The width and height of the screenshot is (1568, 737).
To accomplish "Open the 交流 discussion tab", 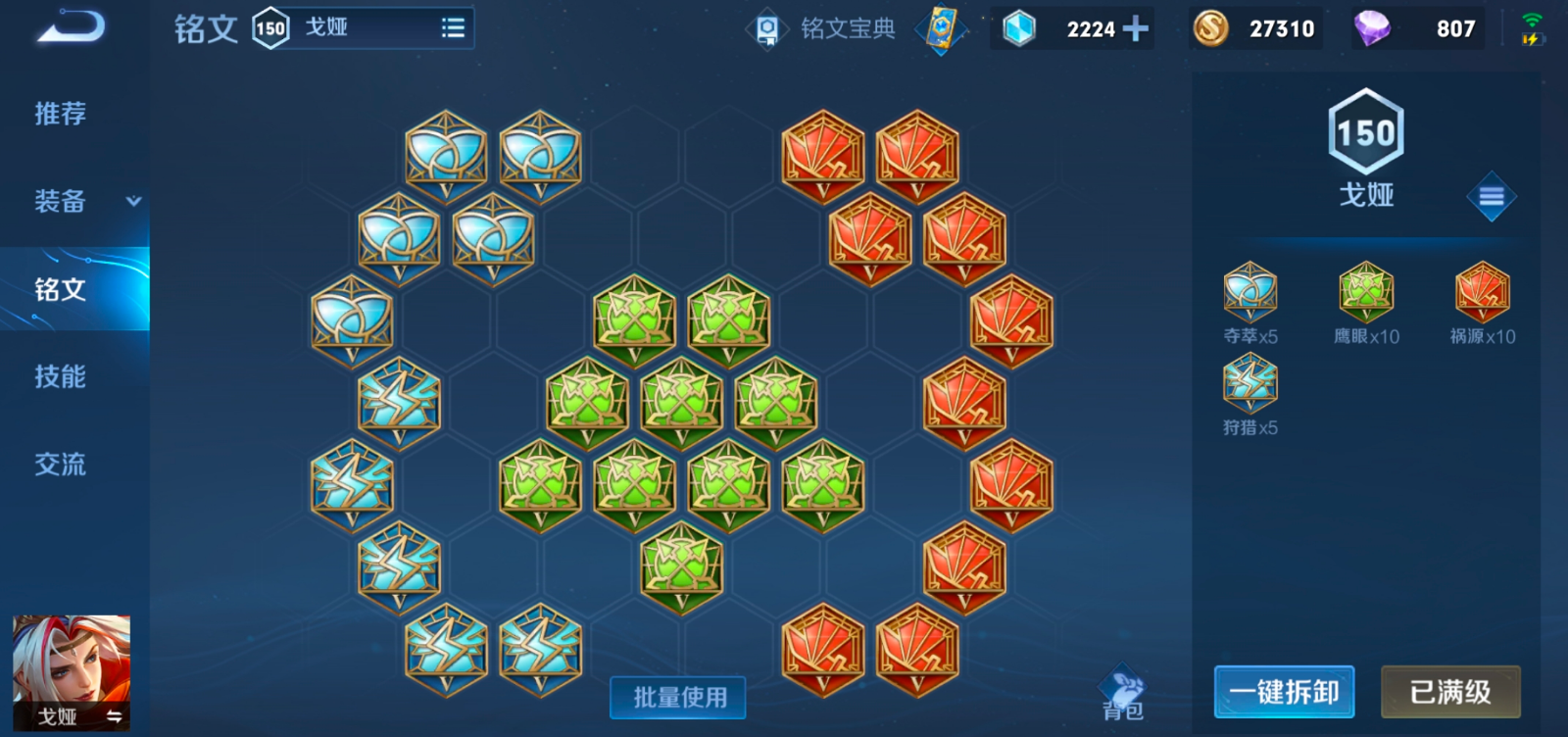I will pos(61,464).
